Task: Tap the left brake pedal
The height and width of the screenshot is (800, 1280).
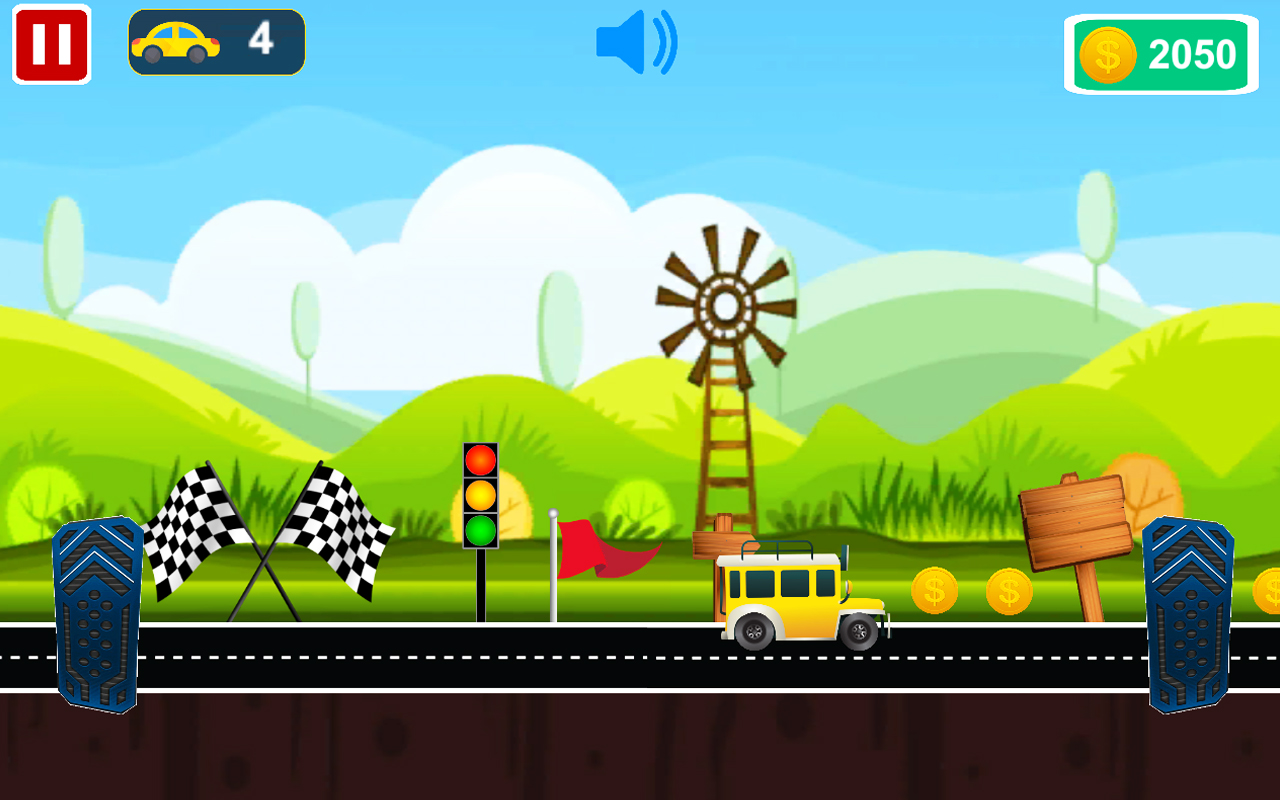Action: pos(98,614)
